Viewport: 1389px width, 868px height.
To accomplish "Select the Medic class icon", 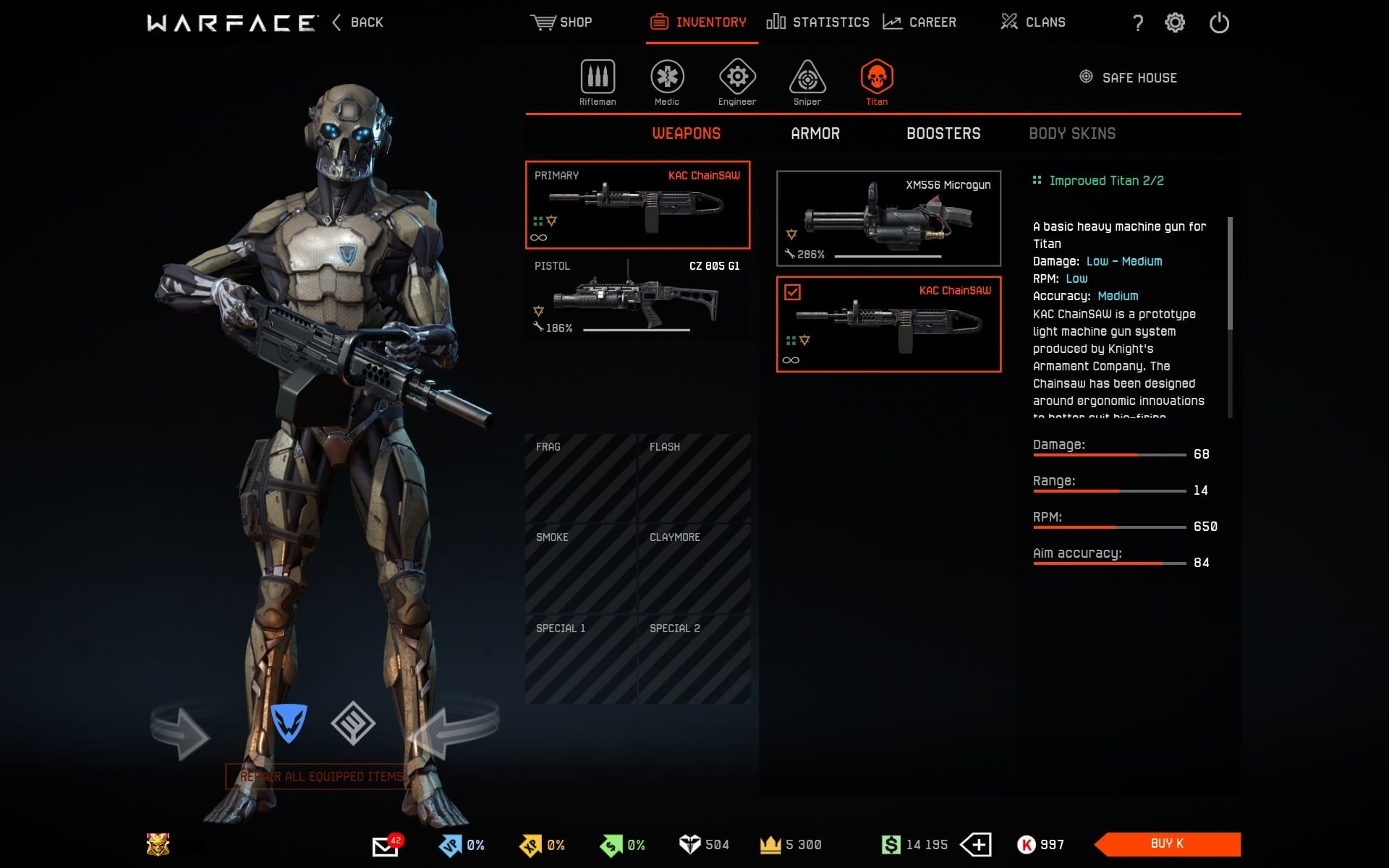I will [x=666, y=78].
